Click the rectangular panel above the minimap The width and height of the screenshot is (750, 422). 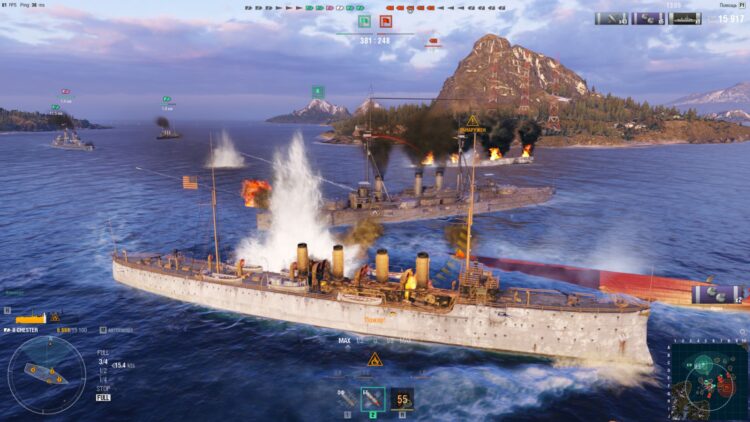click(x=718, y=294)
